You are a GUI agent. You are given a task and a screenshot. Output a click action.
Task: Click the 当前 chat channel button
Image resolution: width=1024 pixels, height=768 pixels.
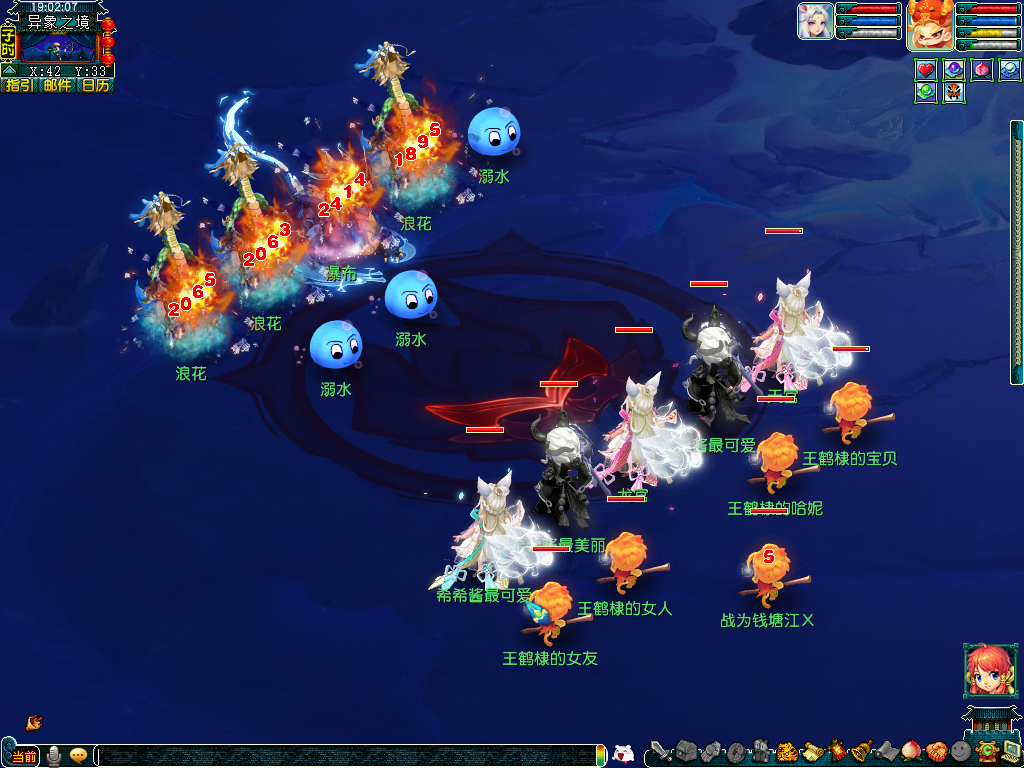[x=24, y=756]
